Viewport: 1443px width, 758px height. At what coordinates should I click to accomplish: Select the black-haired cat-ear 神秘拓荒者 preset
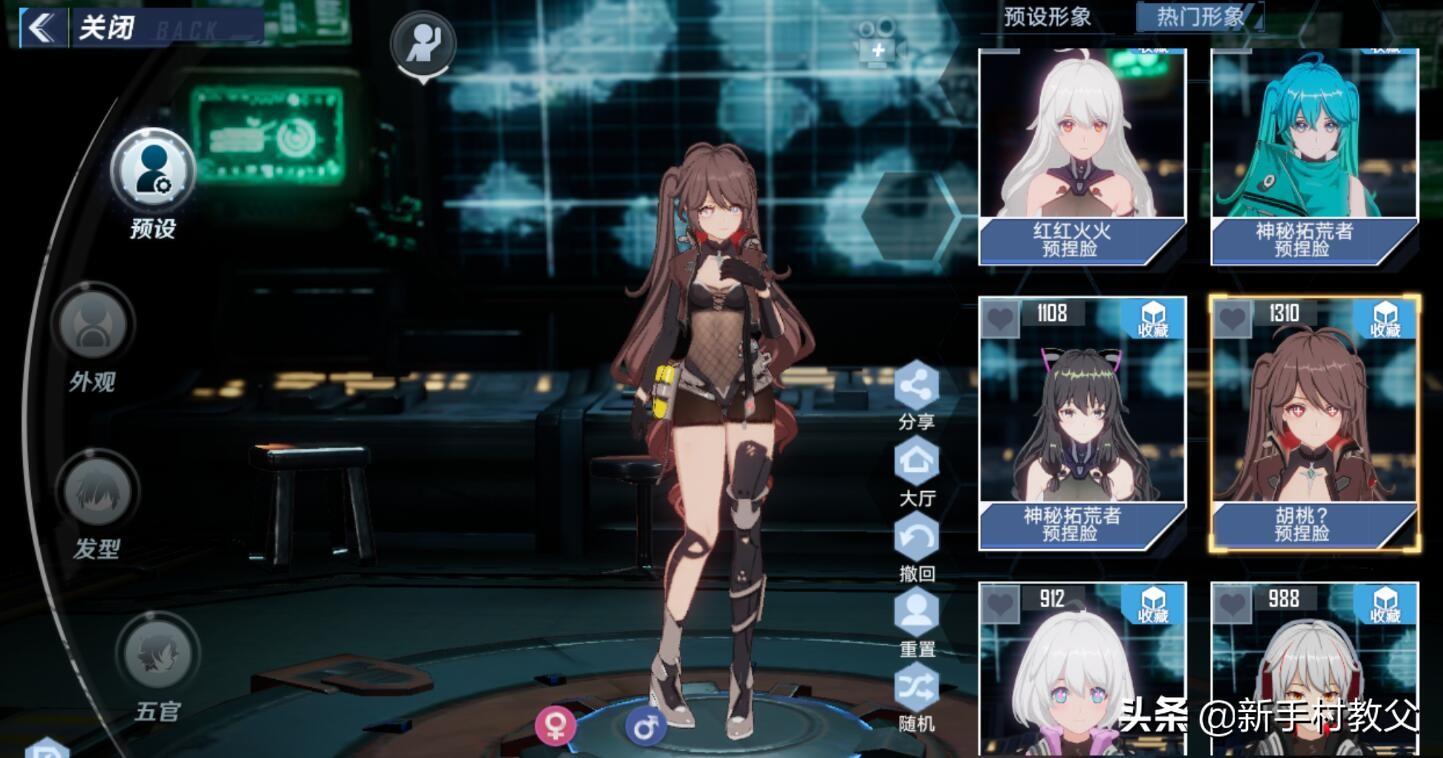1081,422
